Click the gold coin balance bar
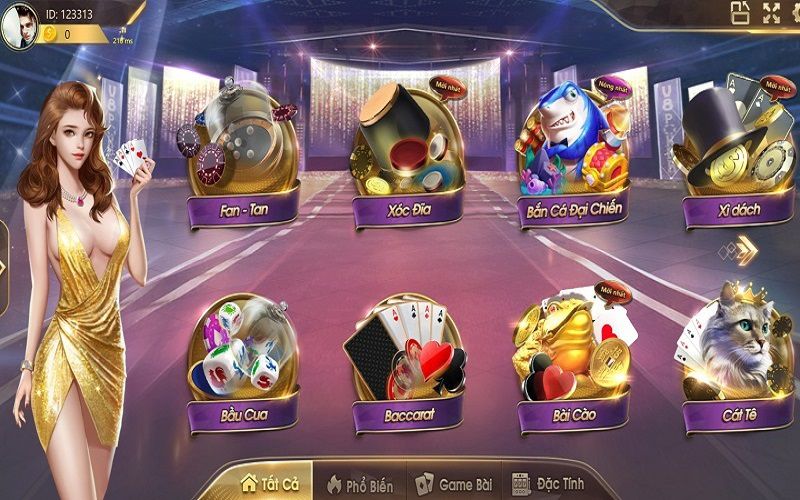 [70, 34]
